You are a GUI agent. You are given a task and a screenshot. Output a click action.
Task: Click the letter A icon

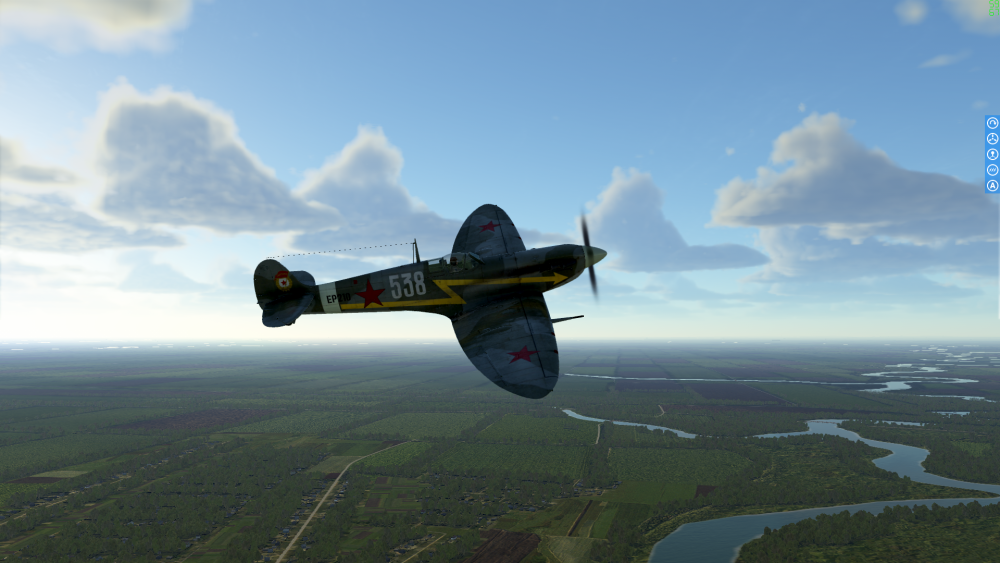[x=993, y=185]
